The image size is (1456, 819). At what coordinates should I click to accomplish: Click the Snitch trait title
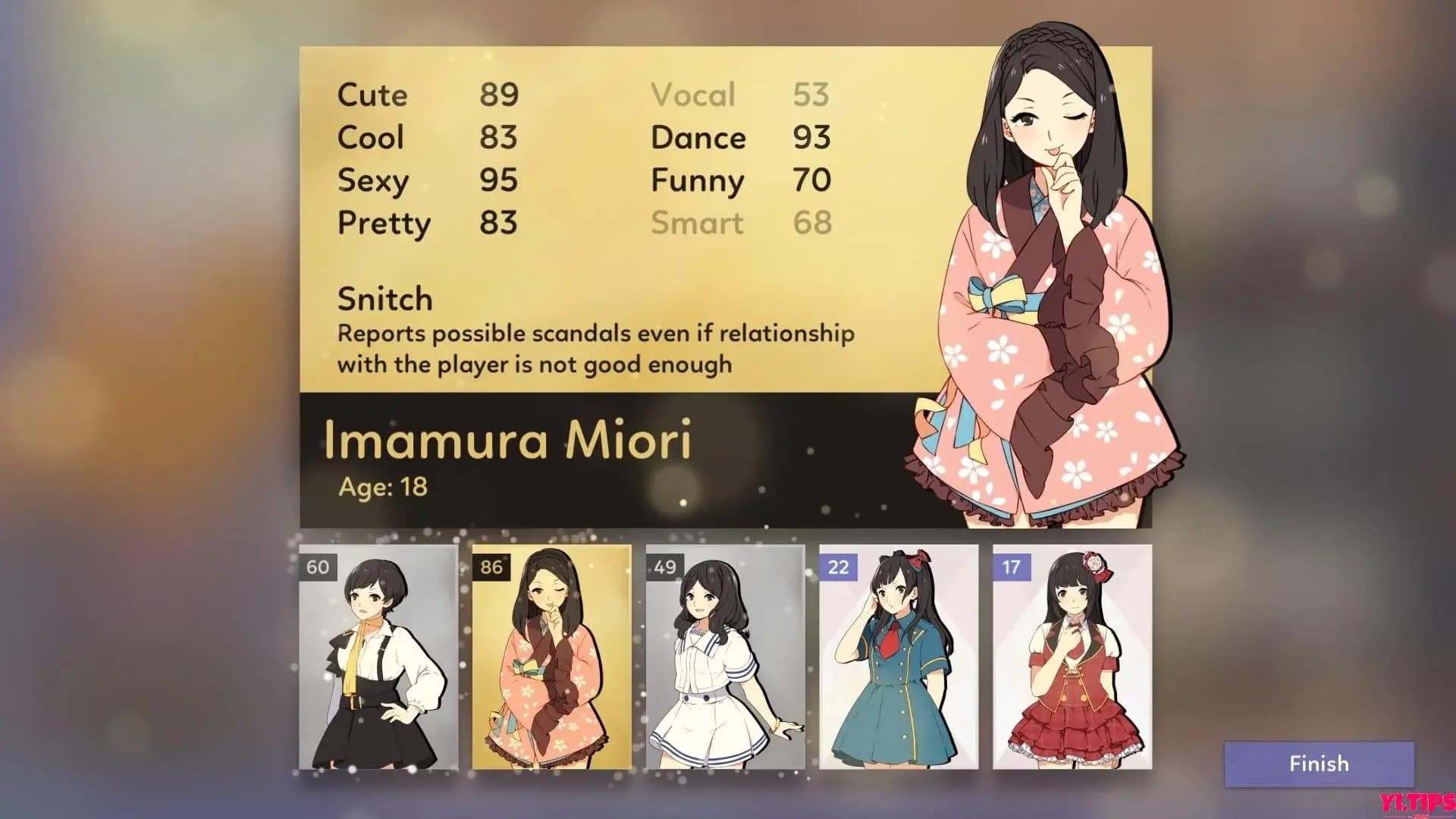tap(384, 299)
